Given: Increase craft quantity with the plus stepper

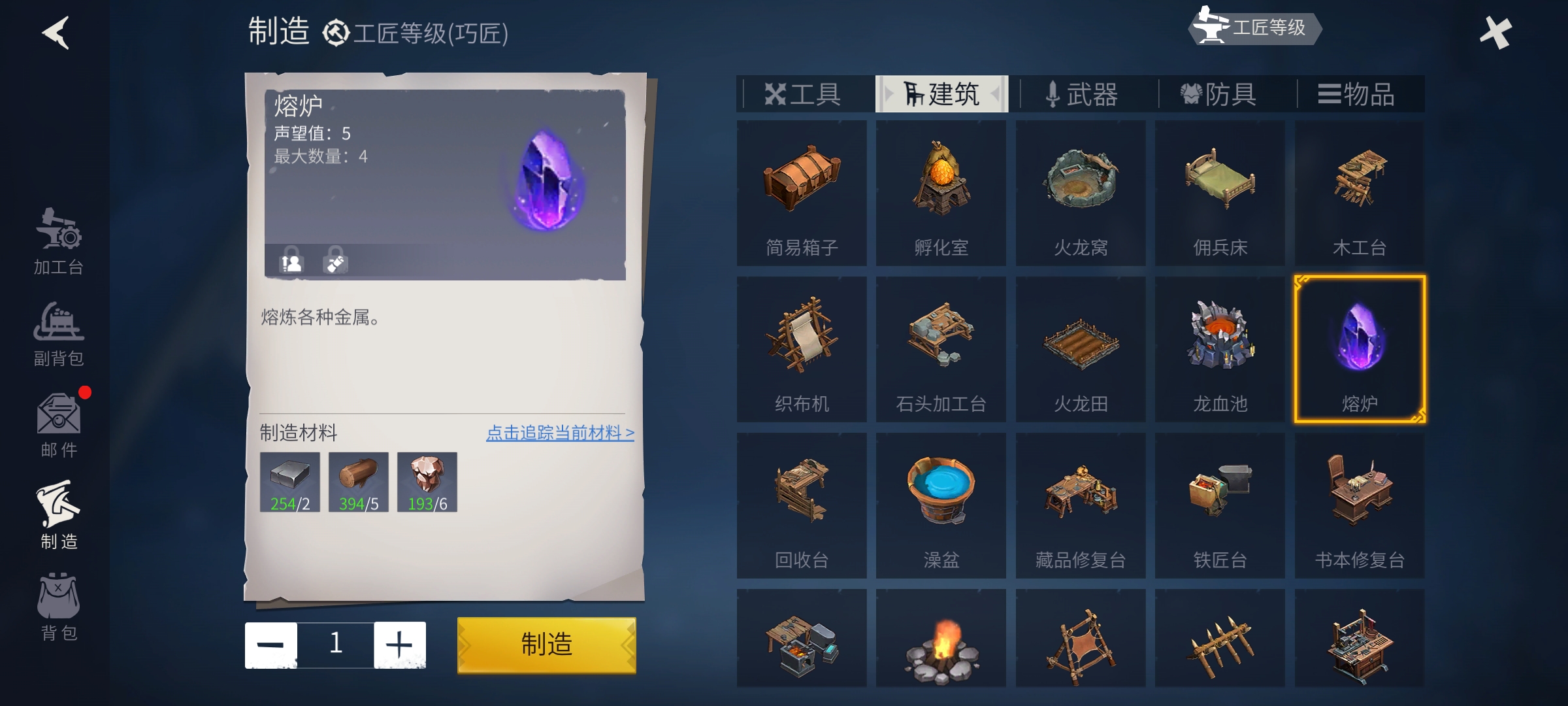Looking at the screenshot, I should (x=400, y=644).
